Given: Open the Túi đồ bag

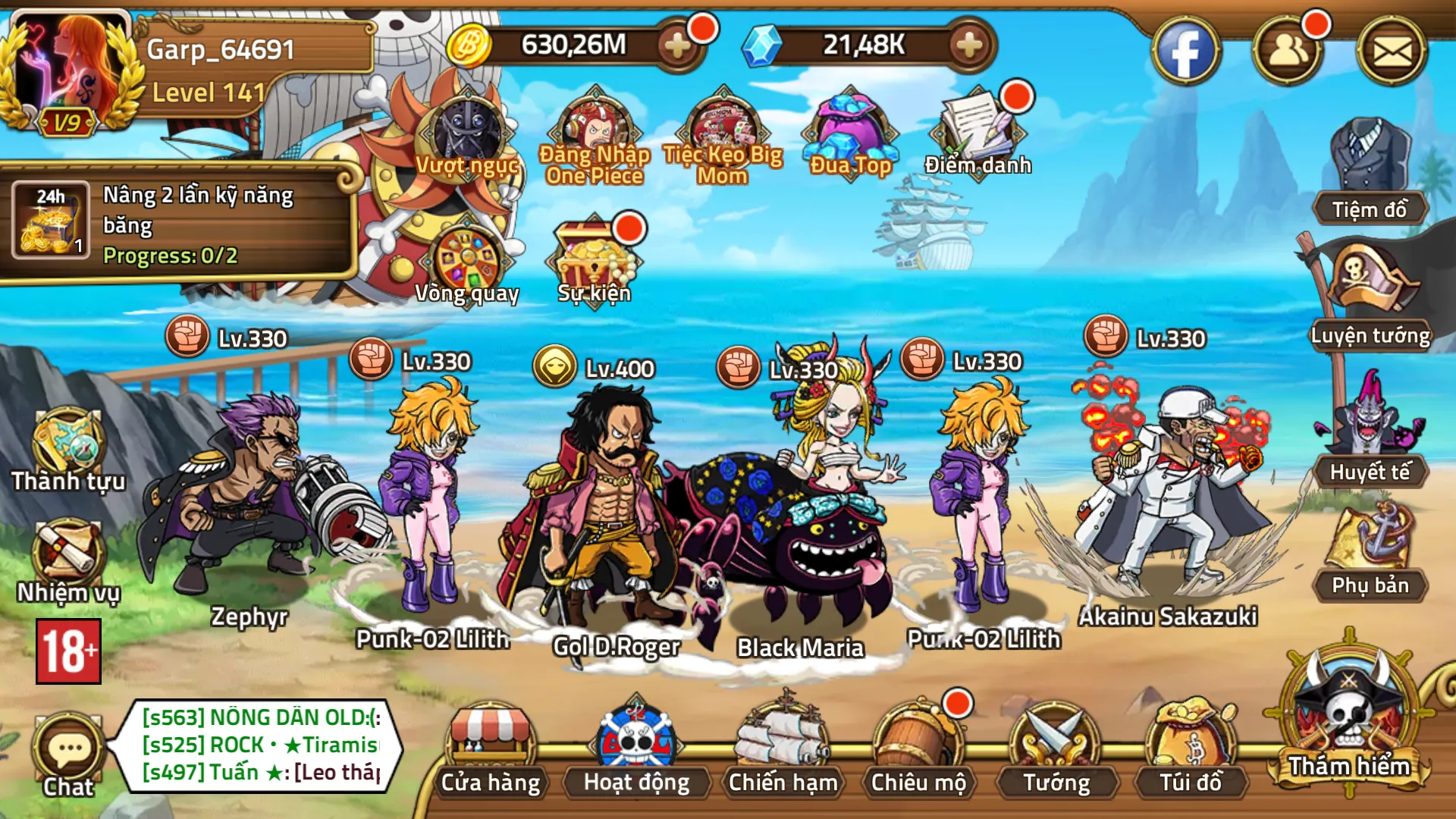Looking at the screenshot, I should (x=1191, y=747).
